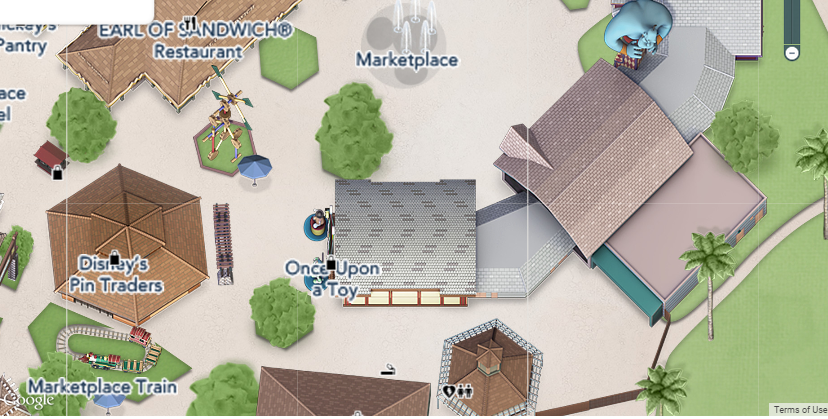Zoom out the map with the minus button
828x419 pixels.
tap(792, 52)
